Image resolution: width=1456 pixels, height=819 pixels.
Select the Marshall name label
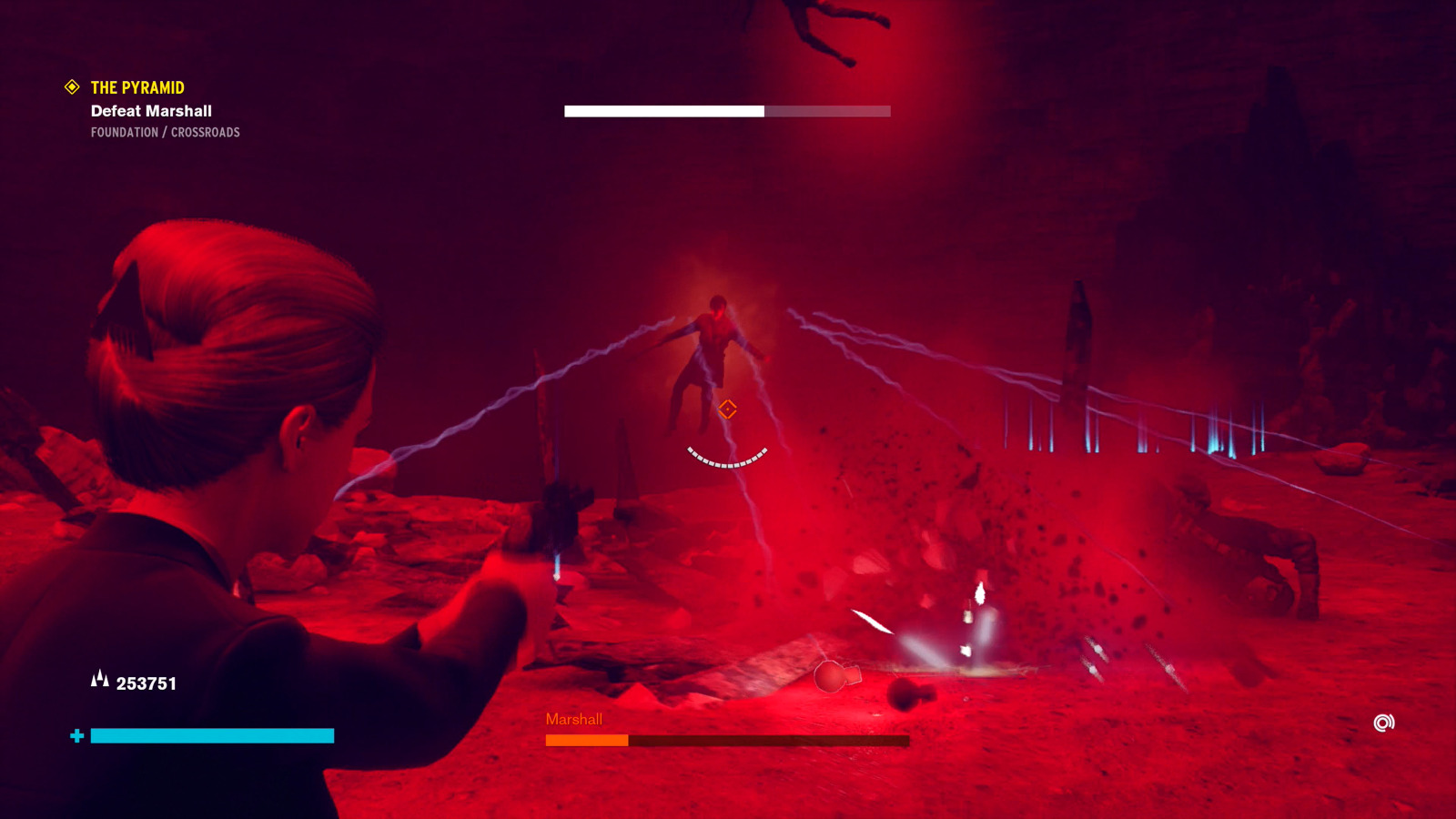tap(573, 720)
